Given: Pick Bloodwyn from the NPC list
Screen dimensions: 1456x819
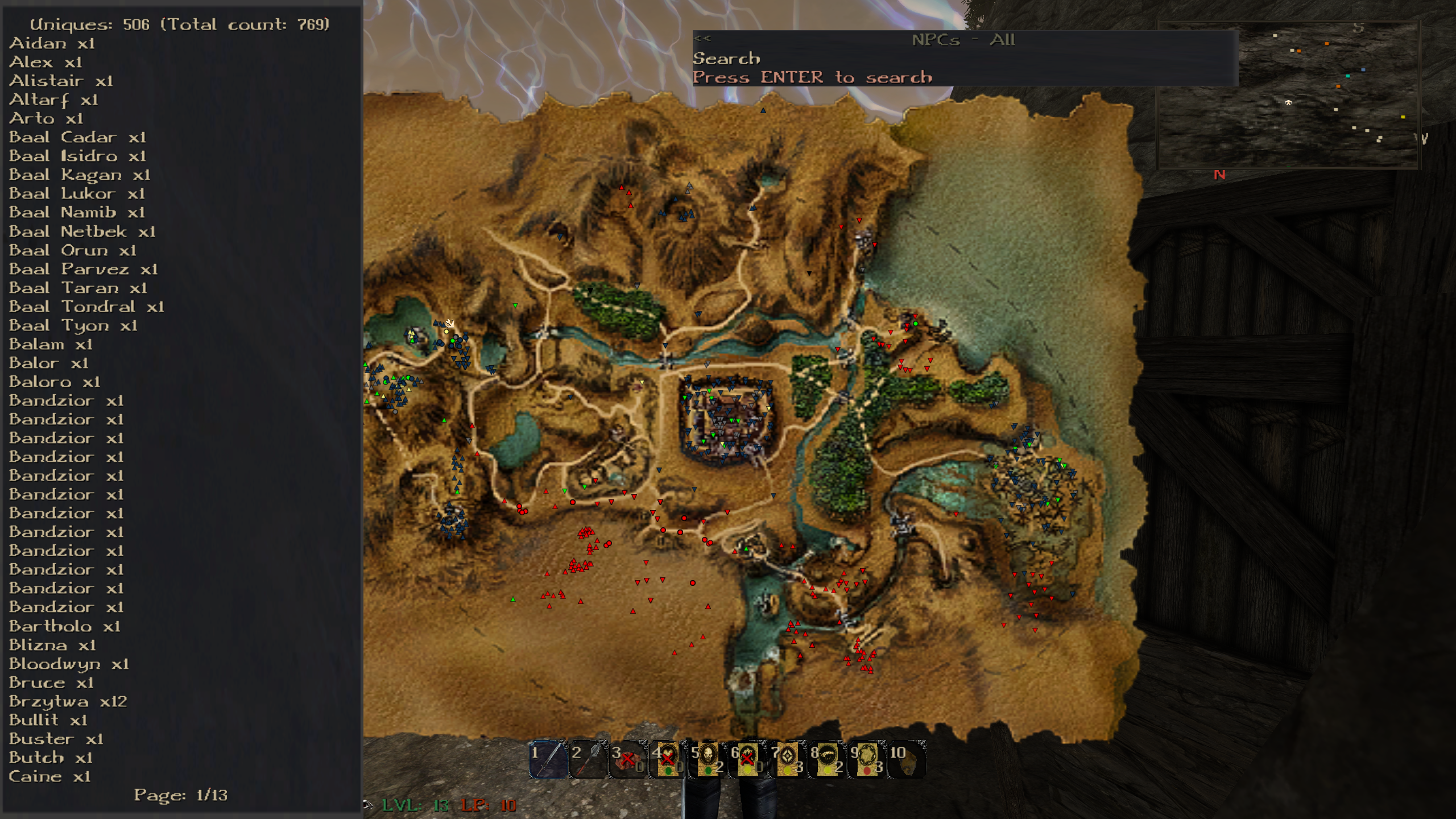Looking at the screenshot, I should point(69,664).
